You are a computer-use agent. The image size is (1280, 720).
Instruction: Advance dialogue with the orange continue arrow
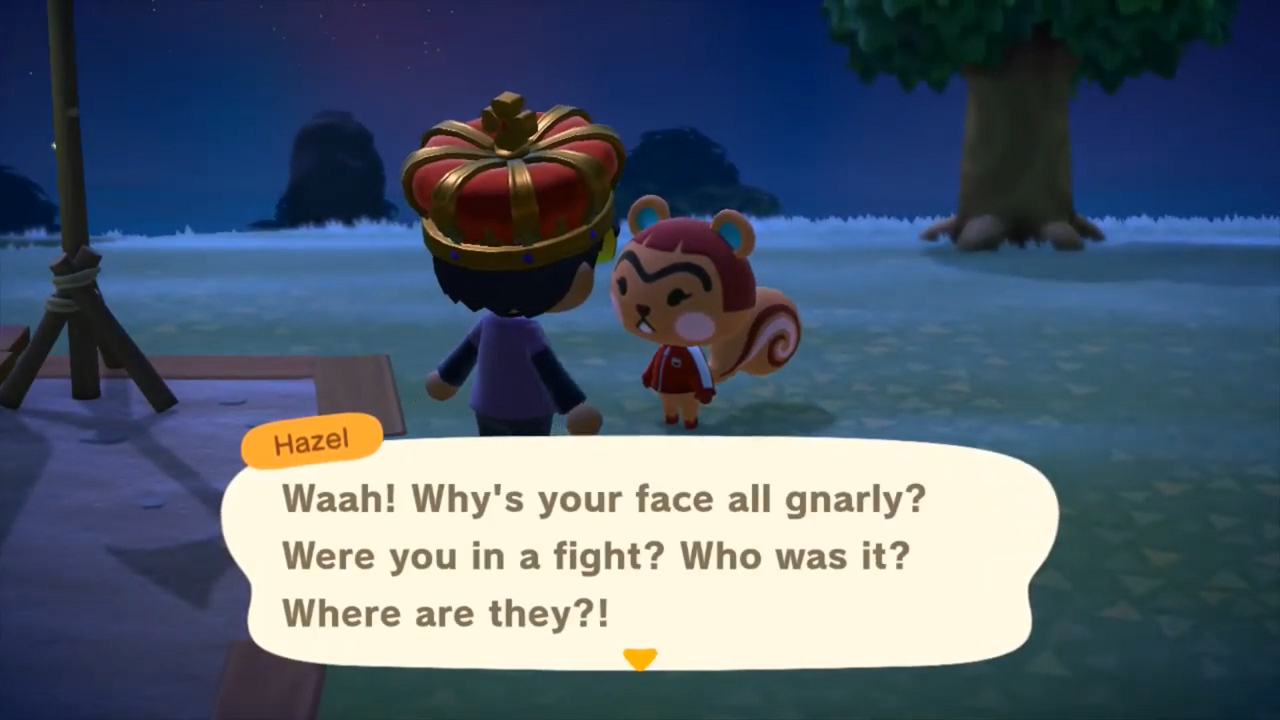click(x=640, y=659)
